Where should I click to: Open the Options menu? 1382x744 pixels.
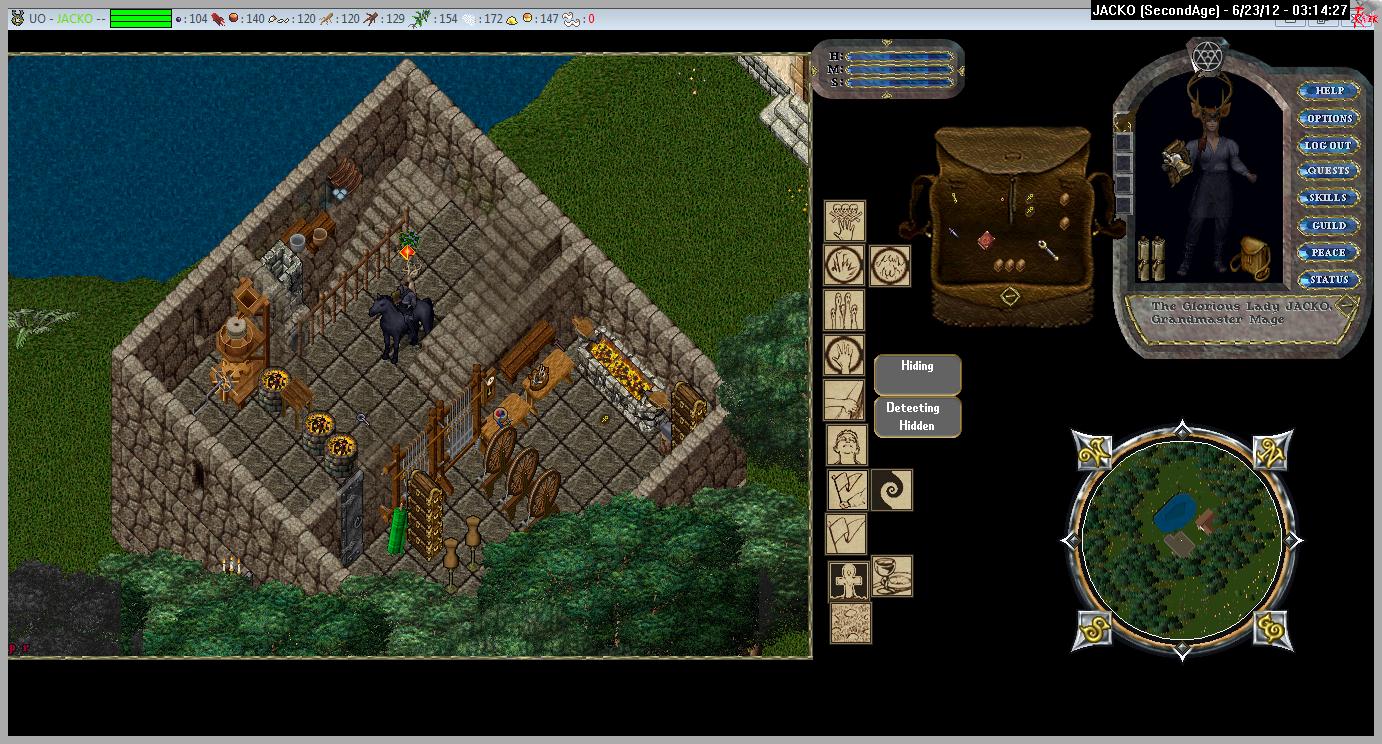tap(1329, 118)
